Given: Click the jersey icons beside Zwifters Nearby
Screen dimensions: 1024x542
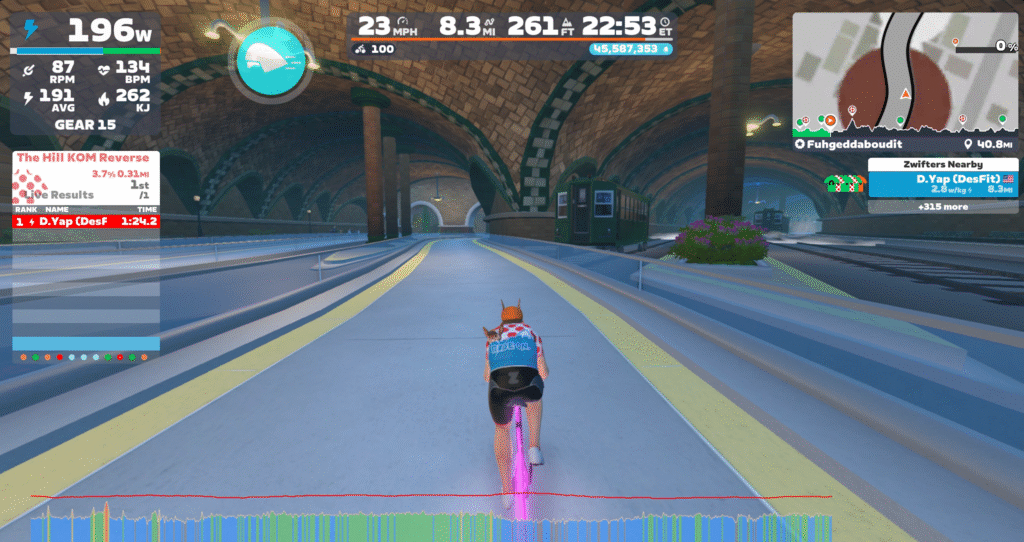Looking at the screenshot, I should click(843, 183).
